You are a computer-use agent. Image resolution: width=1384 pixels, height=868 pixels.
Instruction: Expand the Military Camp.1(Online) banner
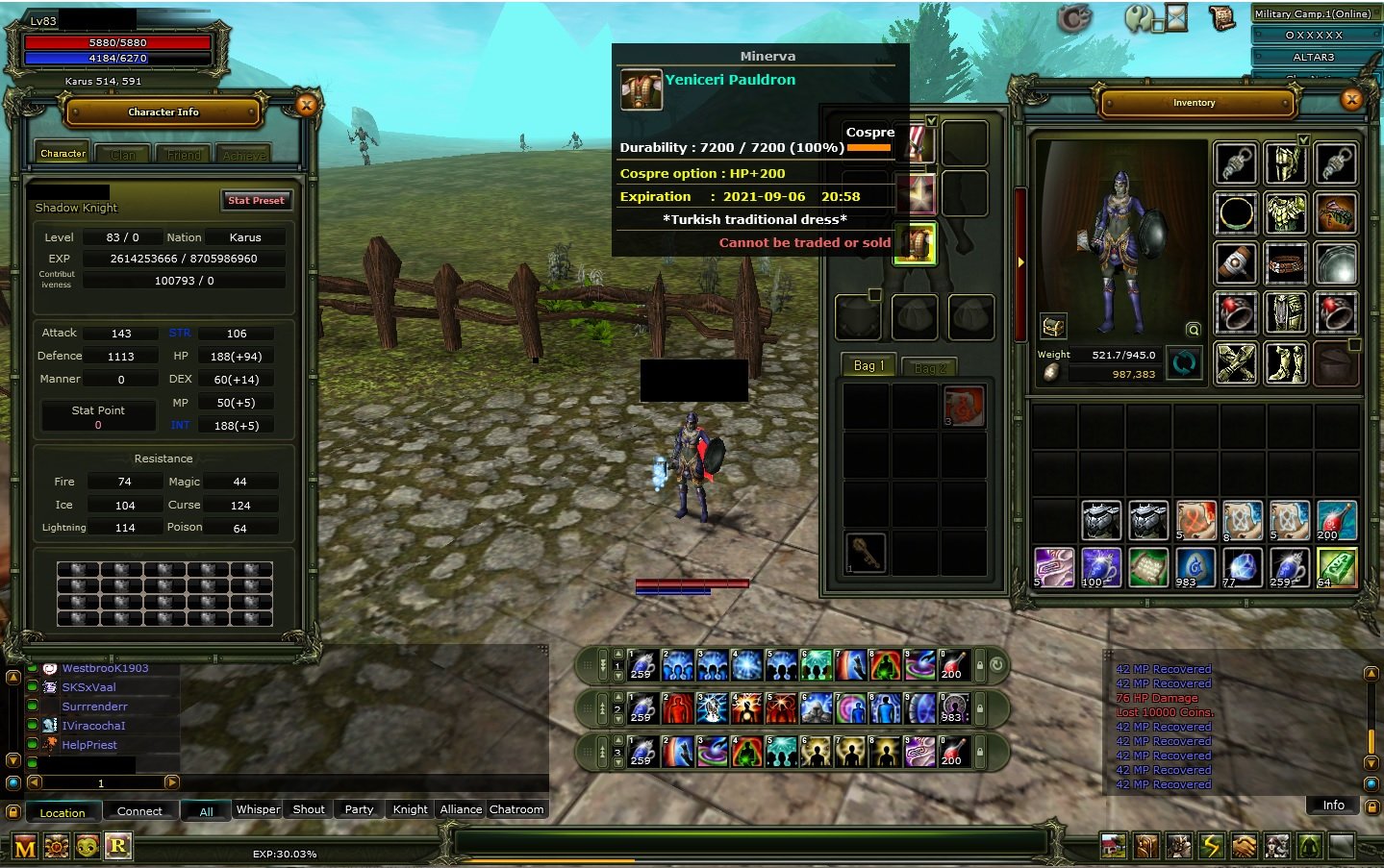coord(1313,14)
